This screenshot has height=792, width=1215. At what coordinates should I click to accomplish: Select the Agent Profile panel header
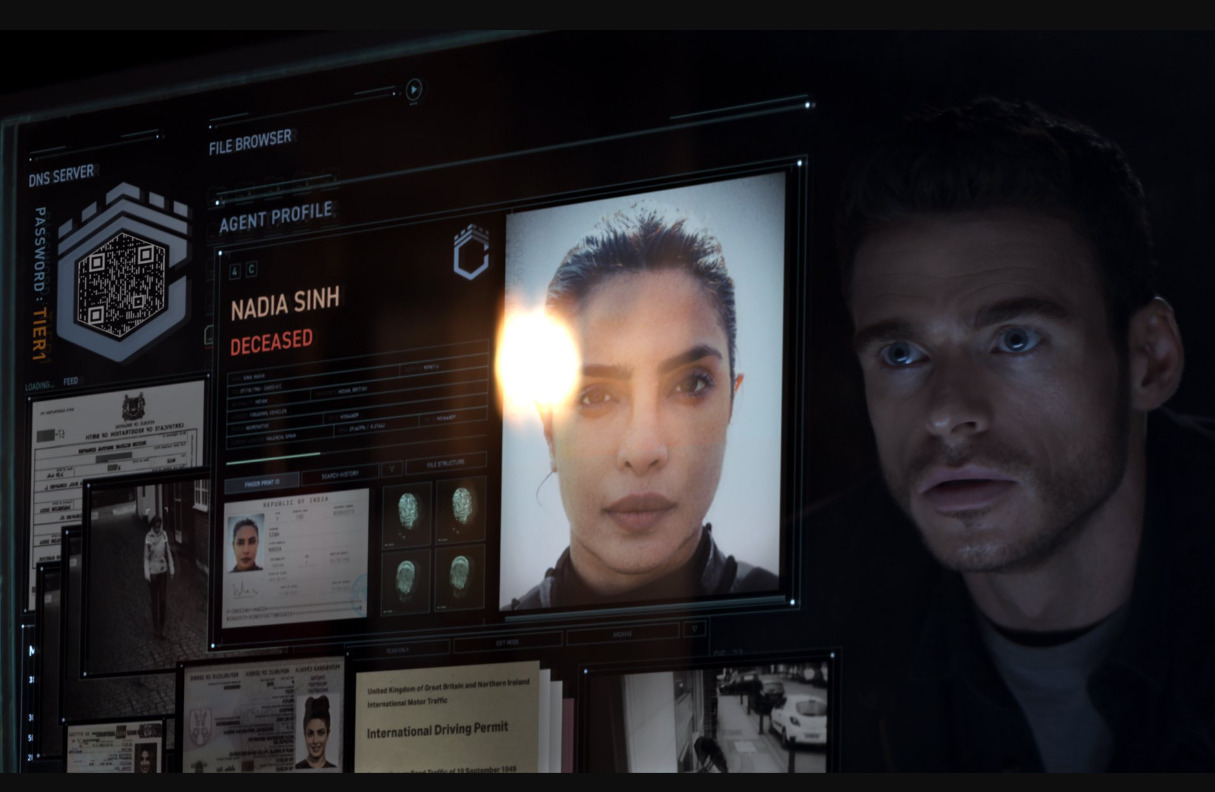pos(276,218)
